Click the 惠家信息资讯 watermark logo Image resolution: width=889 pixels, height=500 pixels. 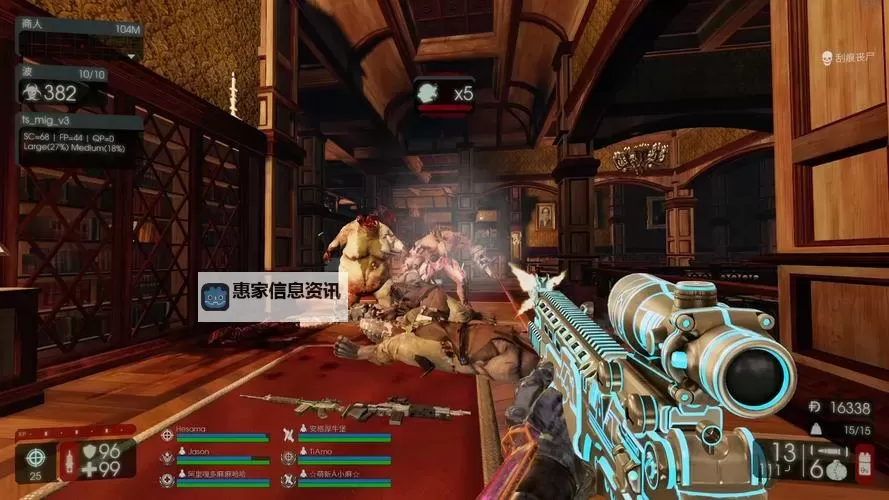[272, 295]
